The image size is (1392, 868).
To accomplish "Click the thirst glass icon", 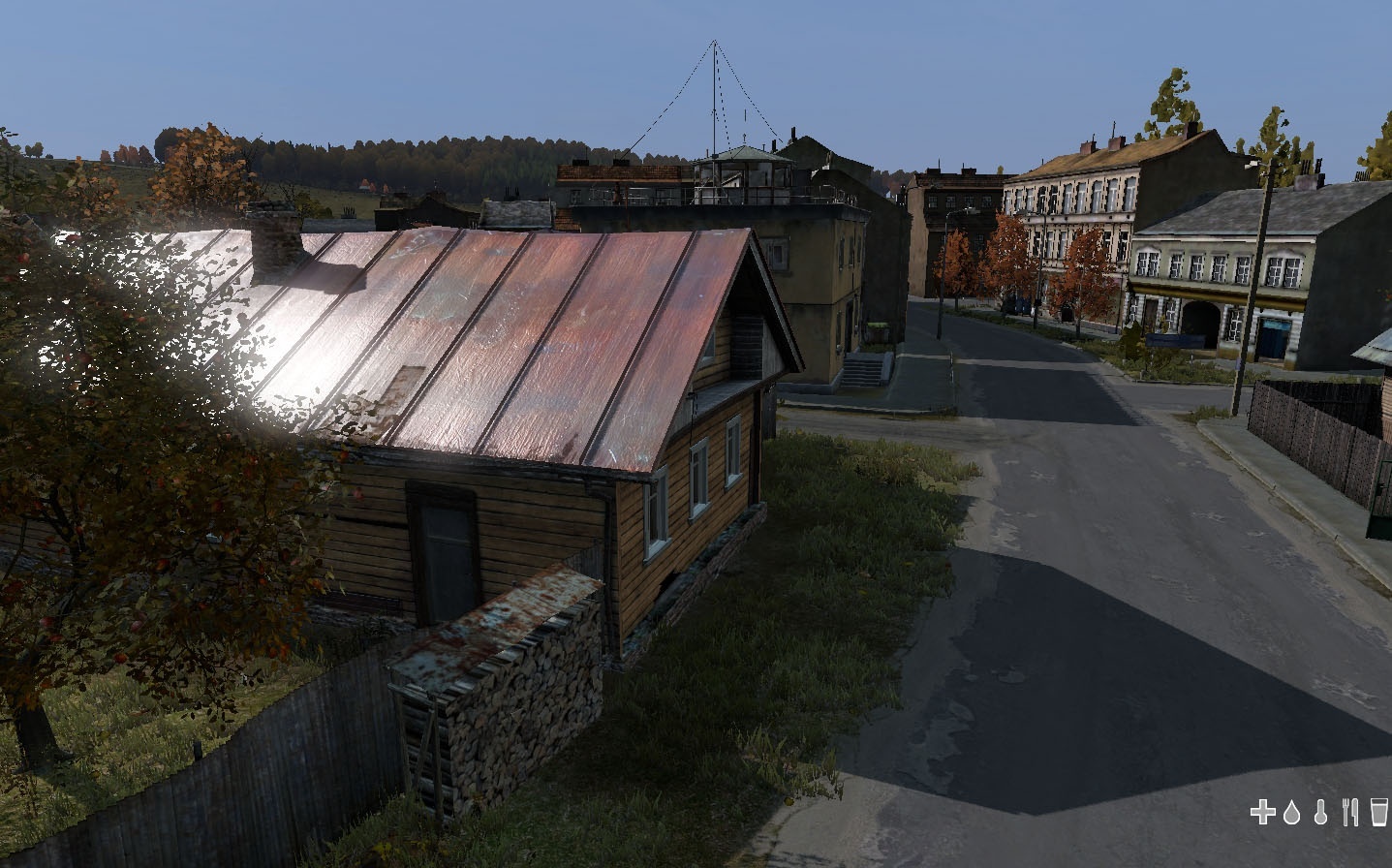I will point(1378,814).
